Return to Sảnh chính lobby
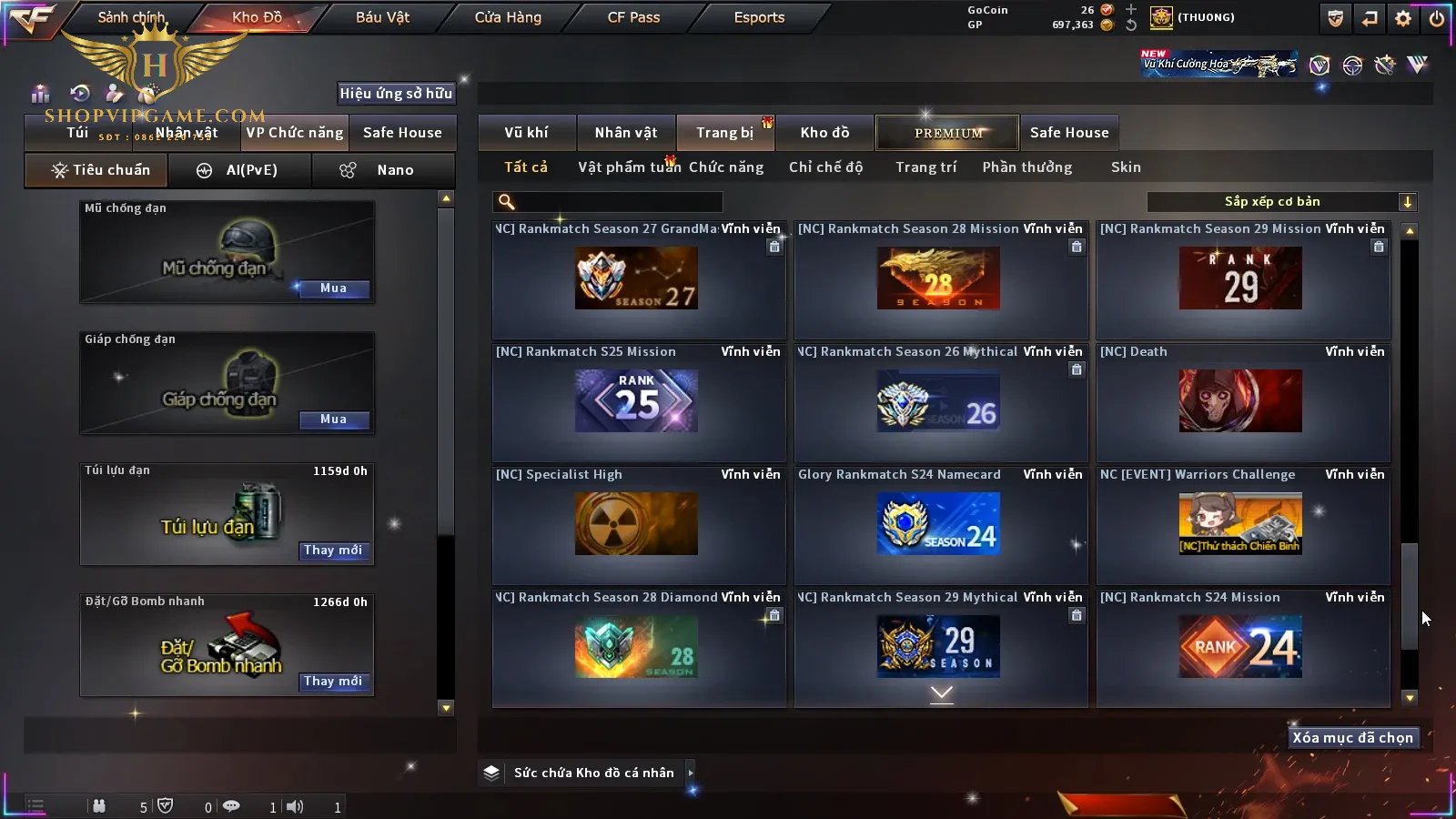This screenshot has width=1456, height=819. 131,17
